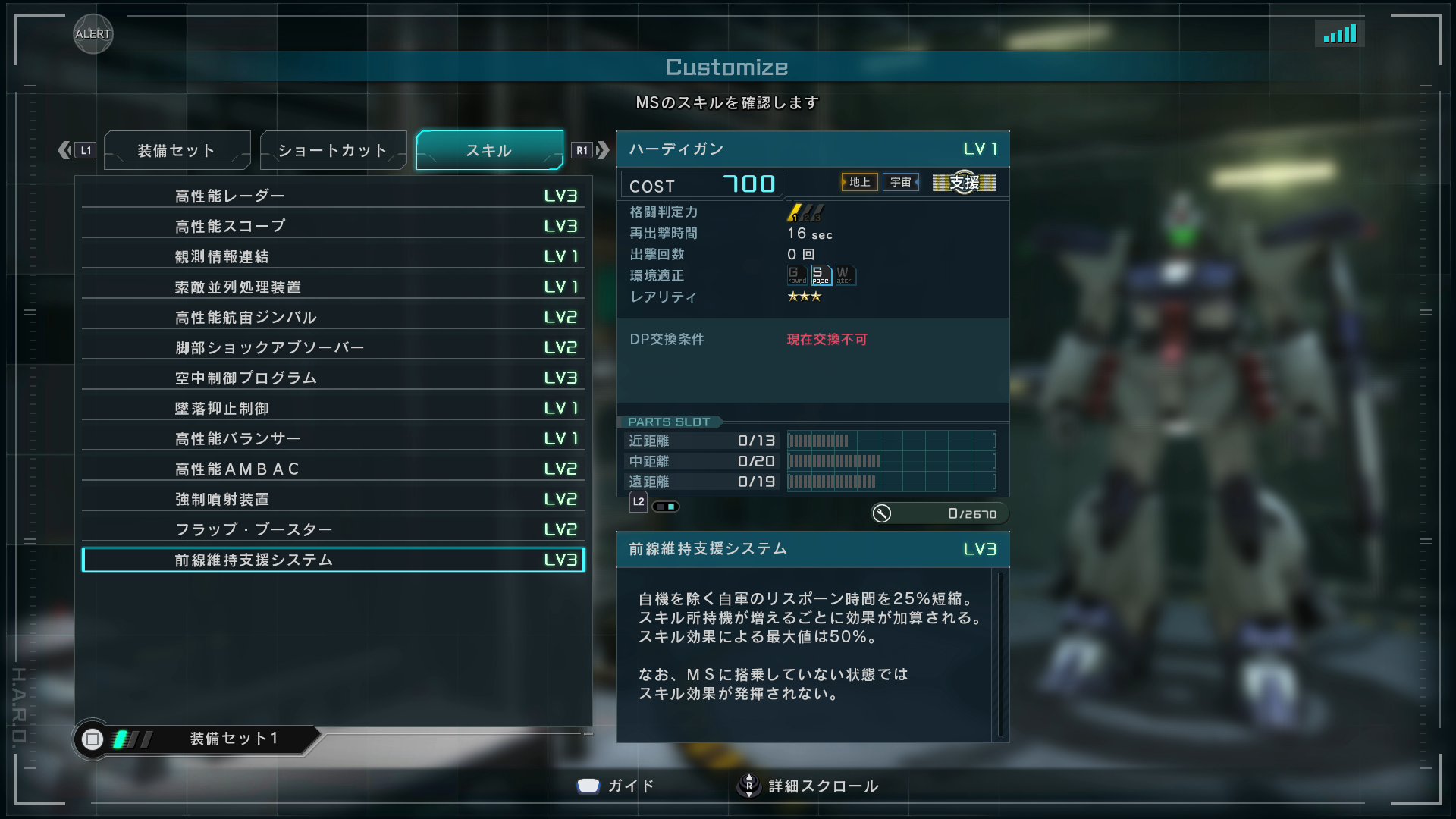This screenshot has height=819, width=1456.
Task: Select the 脚部ショックアブソーバー skill
Action: tap(333, 347)
